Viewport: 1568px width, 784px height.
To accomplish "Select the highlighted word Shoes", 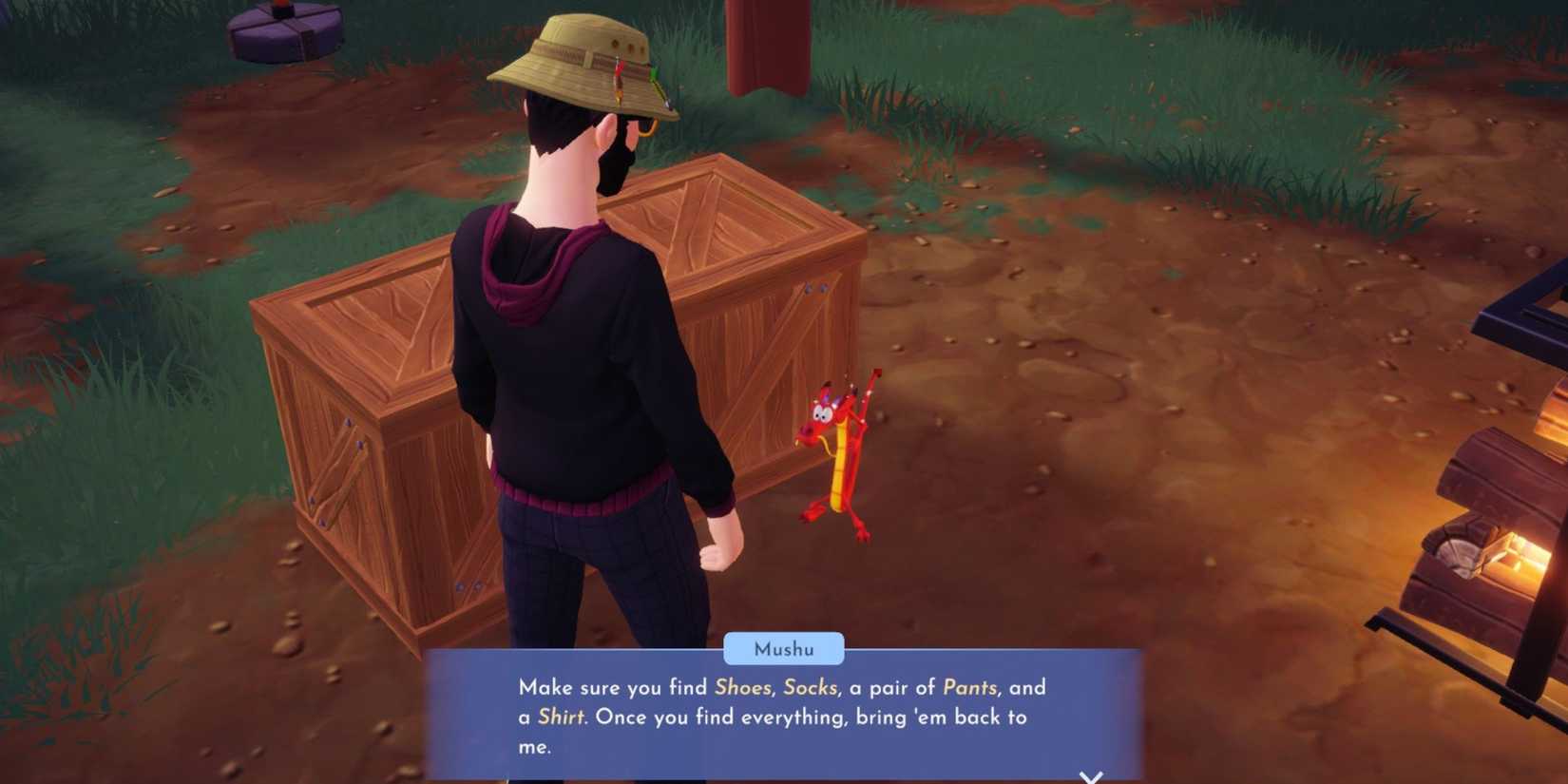I will click(743, 687).
